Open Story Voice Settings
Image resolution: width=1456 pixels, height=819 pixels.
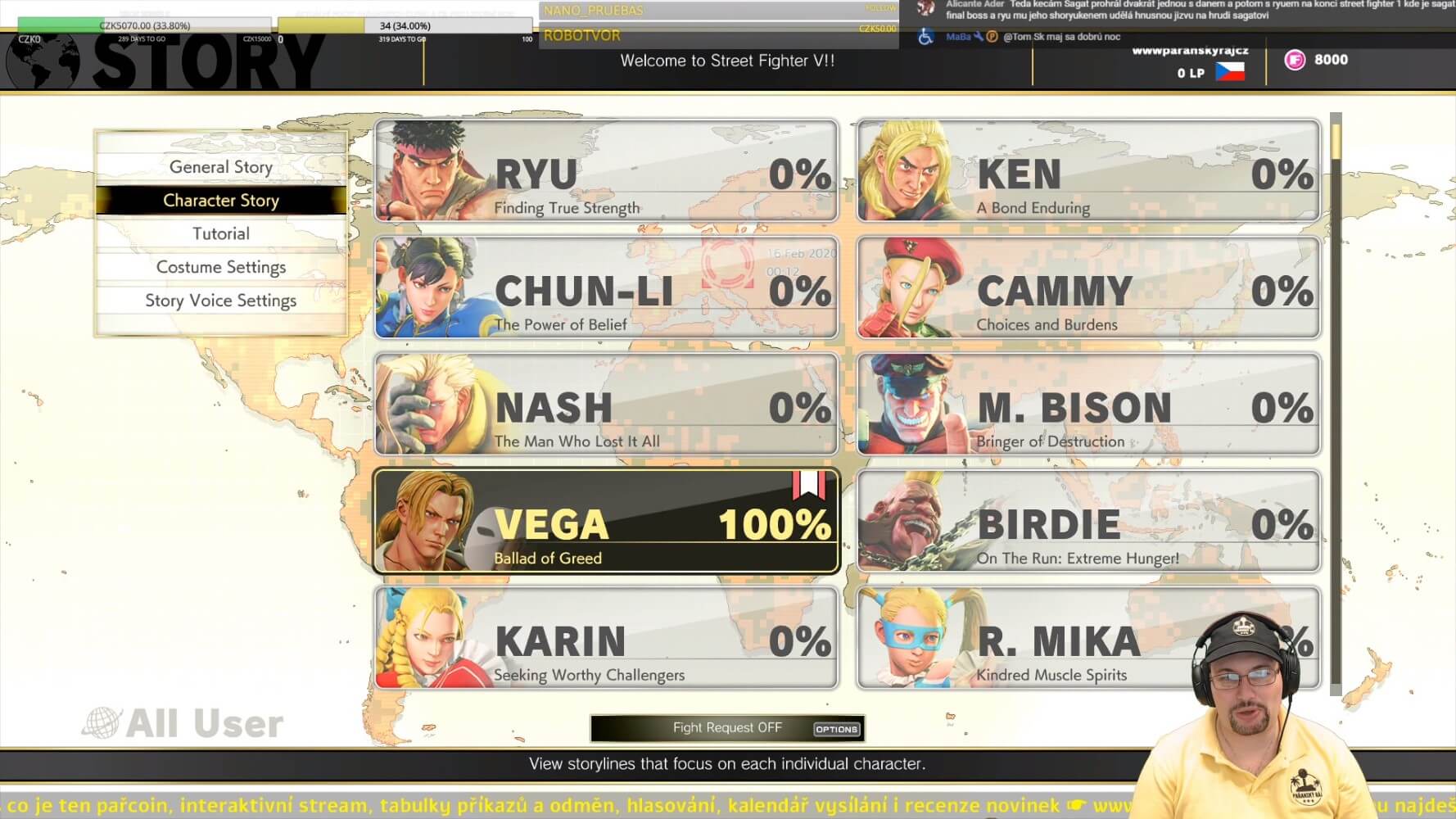(x=221, y=301)
